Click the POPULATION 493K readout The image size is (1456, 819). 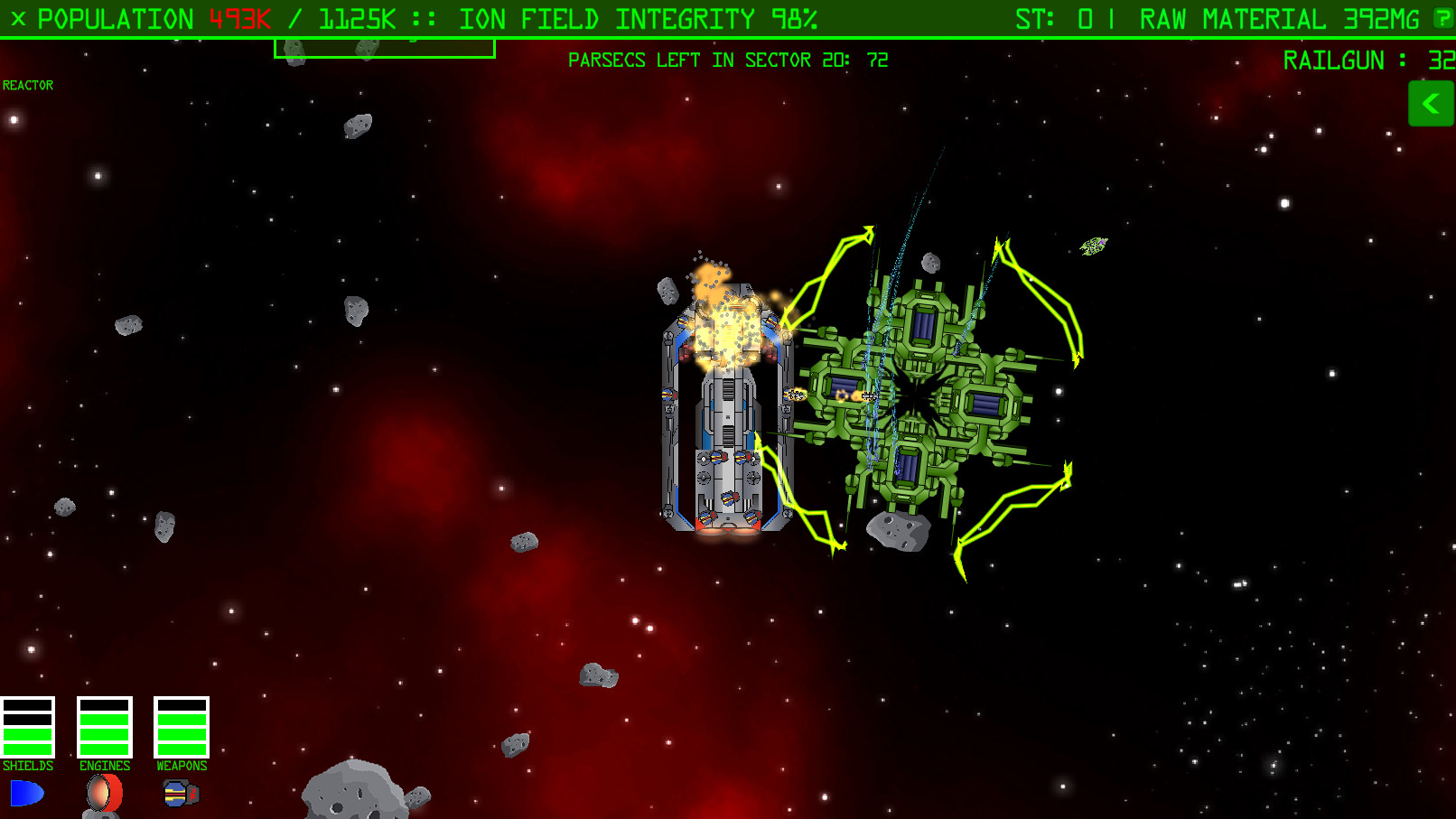coord(135,18)
